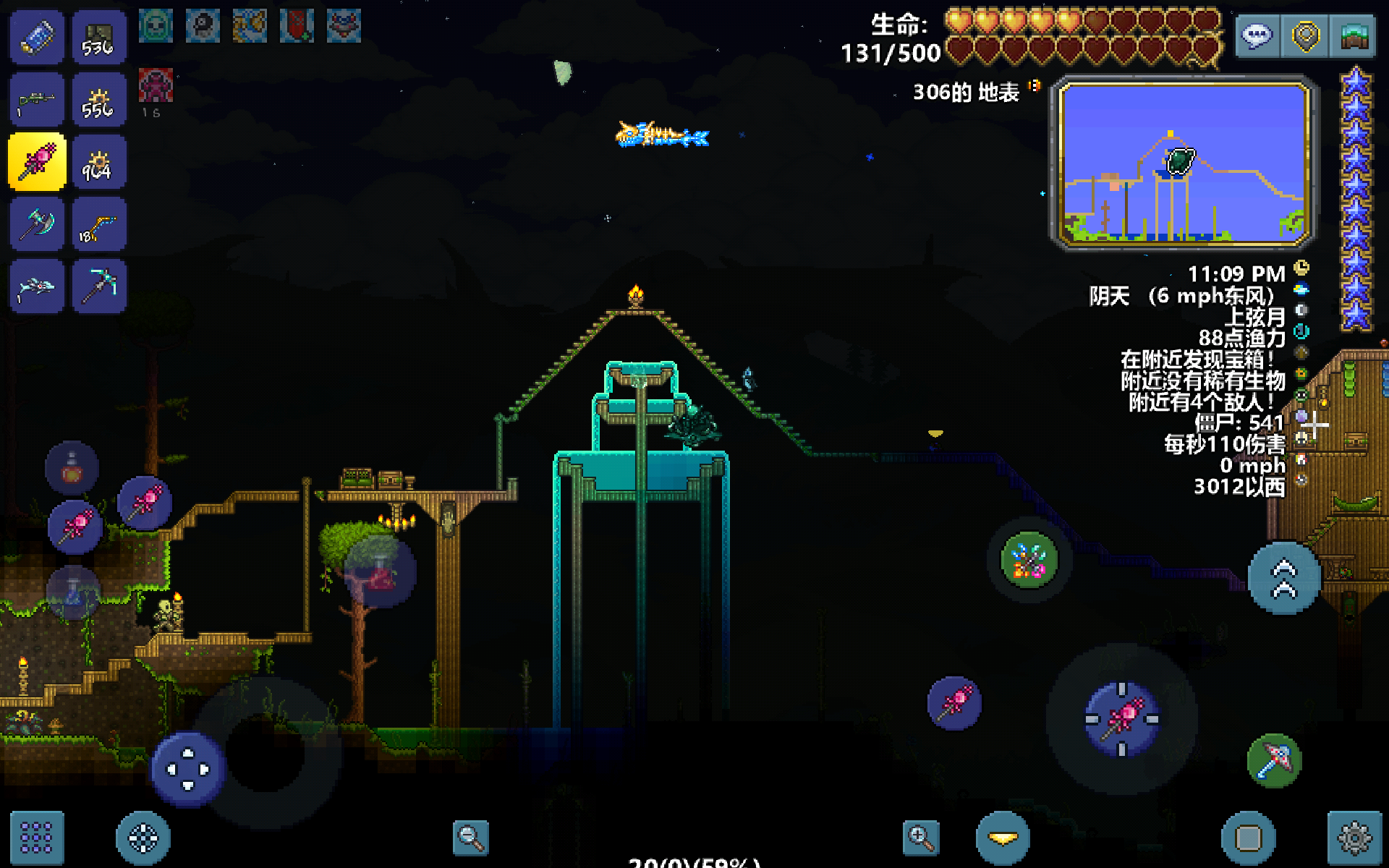Screen dimensions: 1389x868
Task: Open the inventory grid button
Action: click(x=36, y=838)
